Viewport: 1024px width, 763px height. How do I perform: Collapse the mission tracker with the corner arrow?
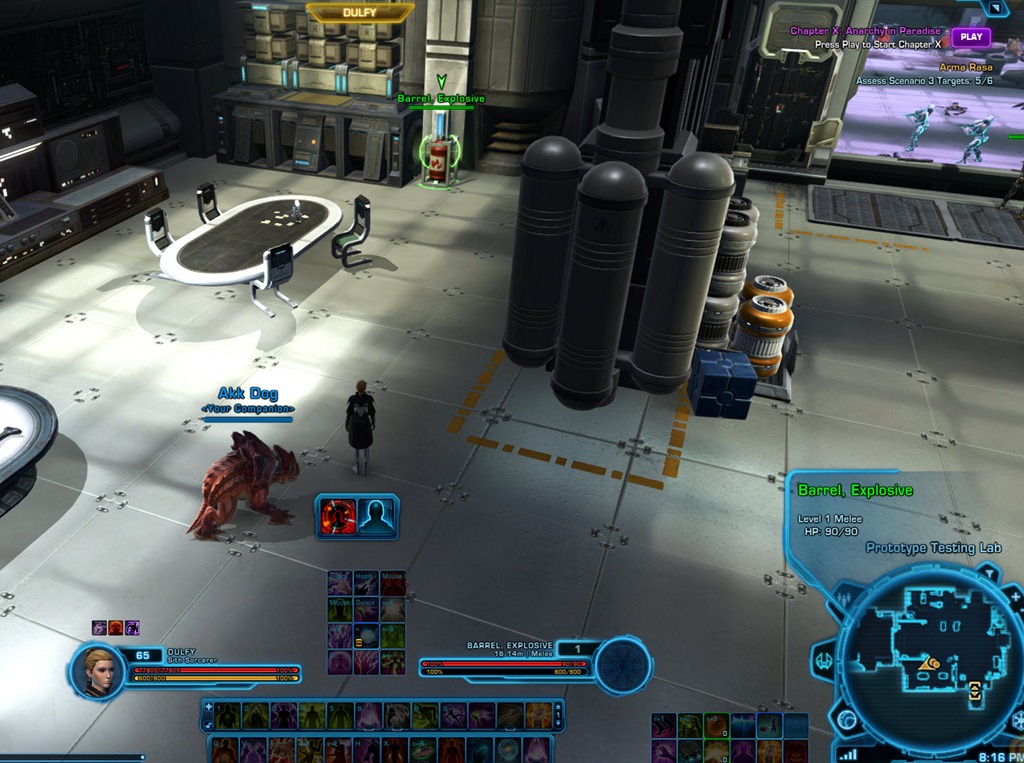[996, 8]
